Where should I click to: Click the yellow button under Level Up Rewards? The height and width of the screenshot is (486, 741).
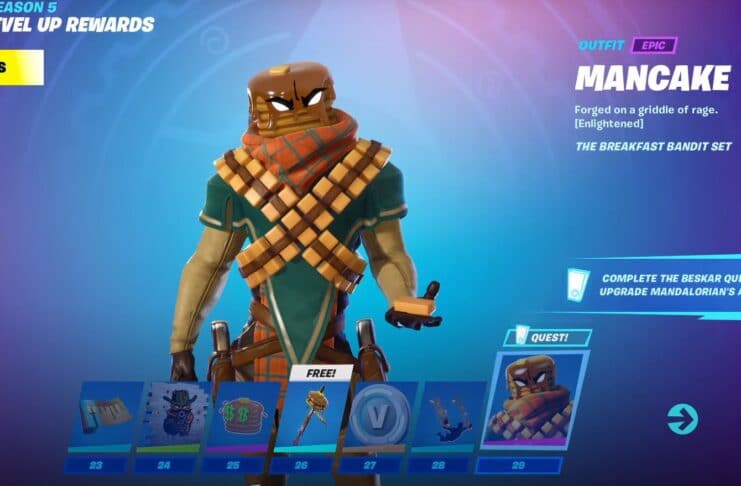pos(22,67)
